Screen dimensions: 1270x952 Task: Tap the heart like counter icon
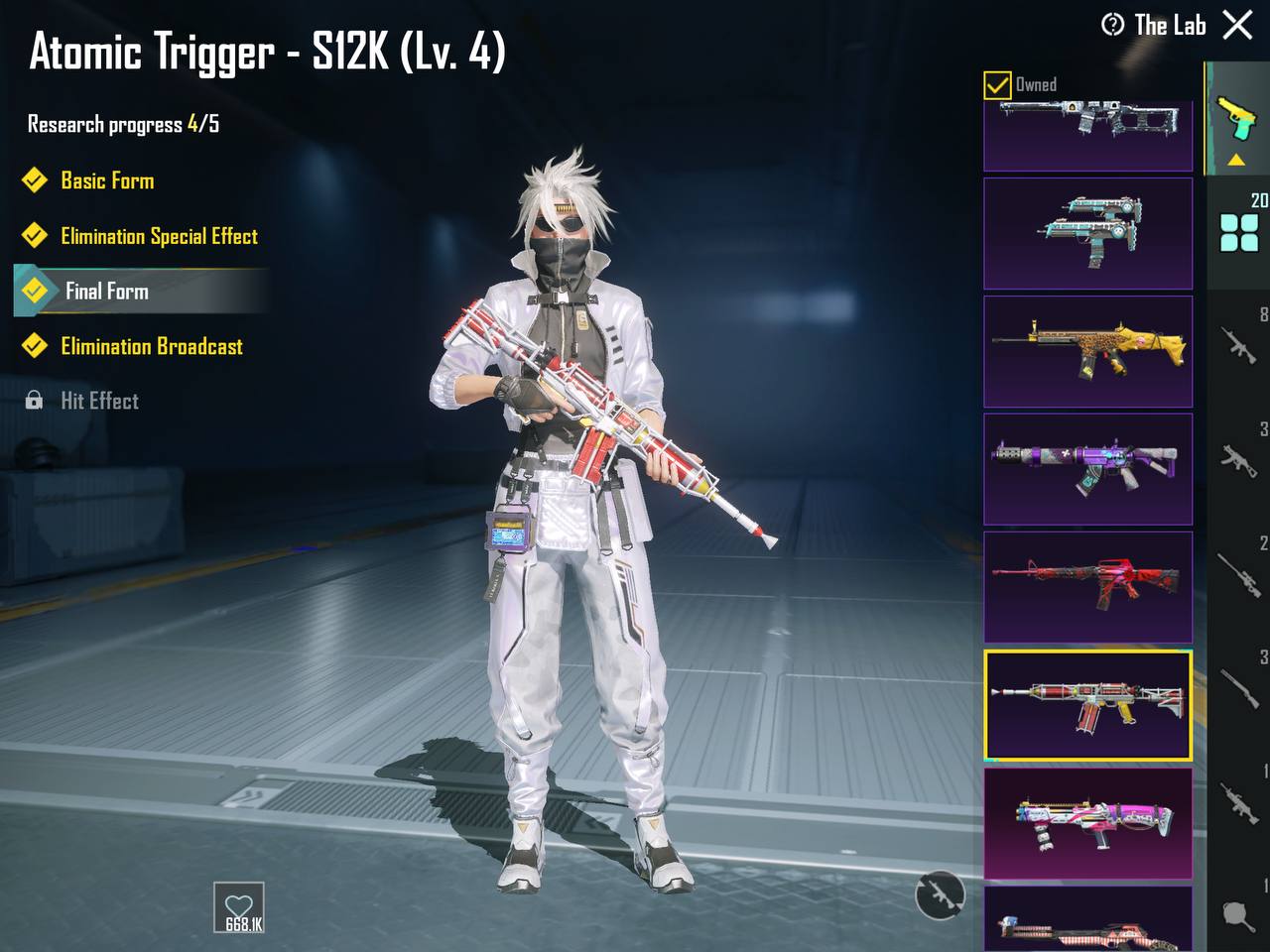(x=239, y=907)
